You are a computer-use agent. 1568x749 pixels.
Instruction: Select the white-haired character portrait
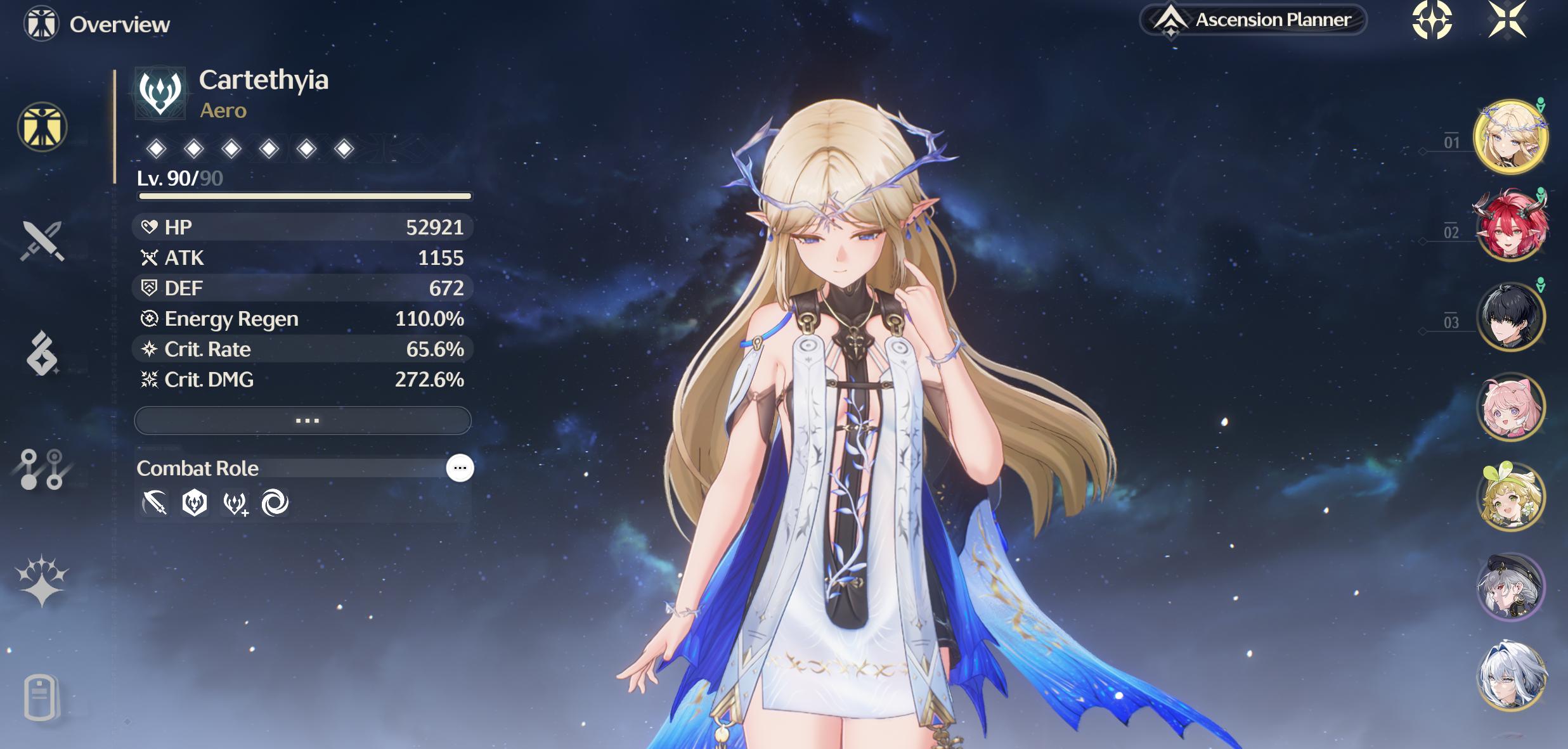pyautogui.click(x=1511, y=675)
